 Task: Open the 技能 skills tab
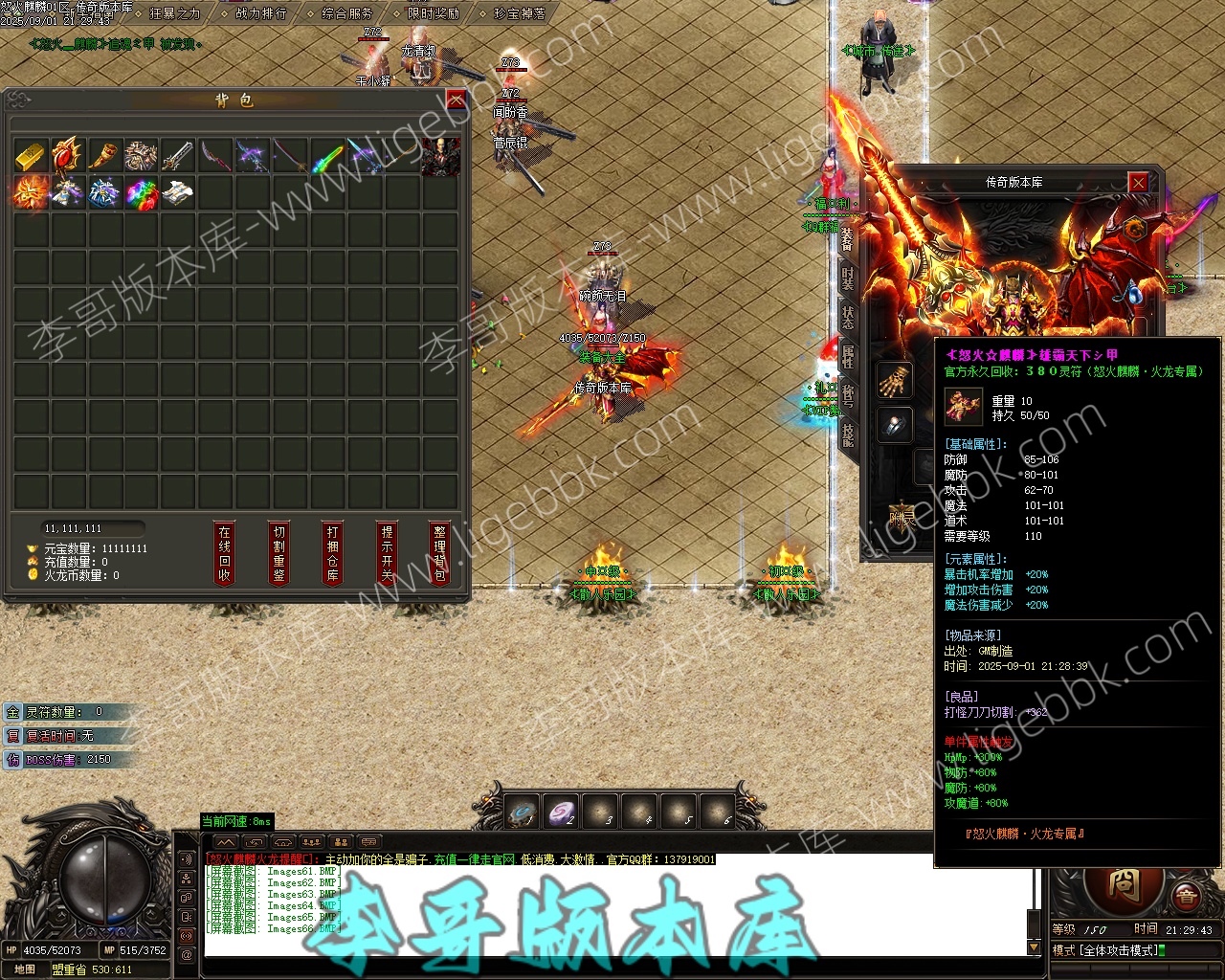(848, 435)
